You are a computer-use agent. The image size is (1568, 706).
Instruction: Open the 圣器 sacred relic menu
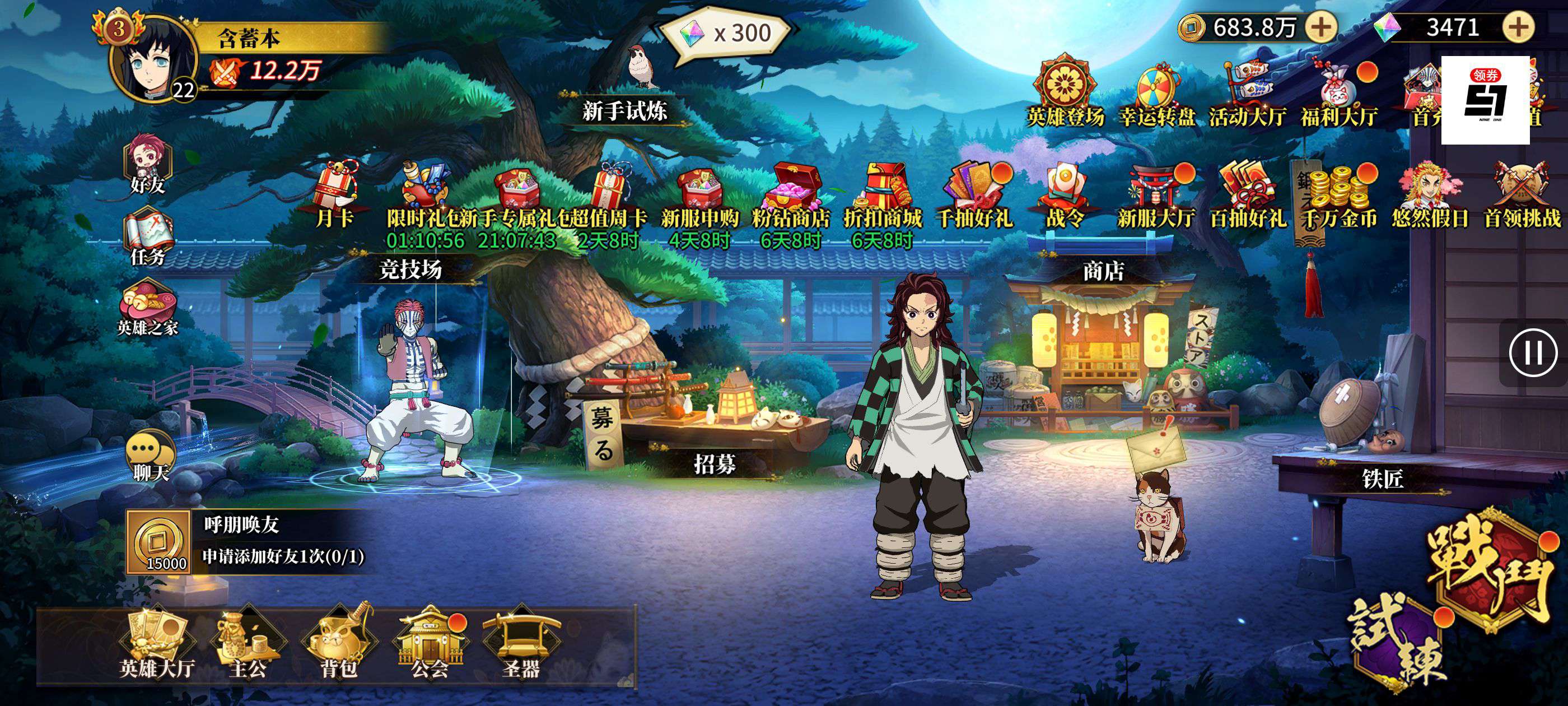click(x=521, y=645)
